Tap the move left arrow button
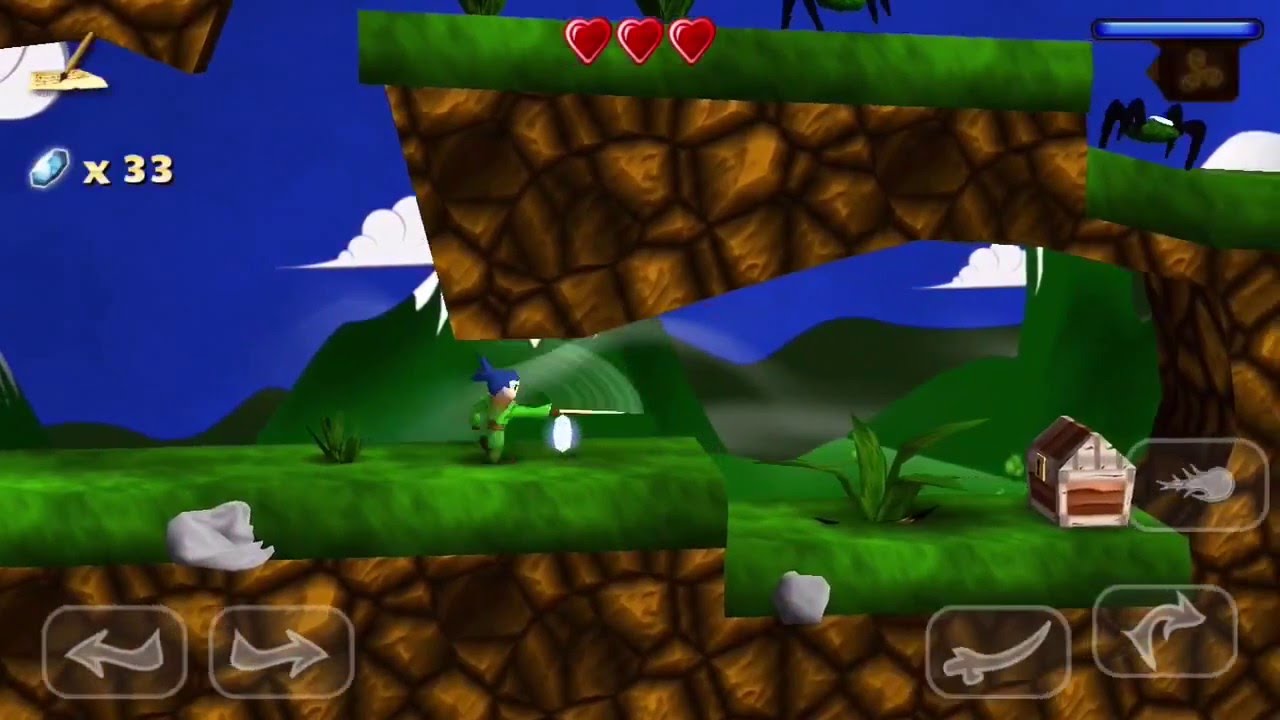 tap(113, 653)
